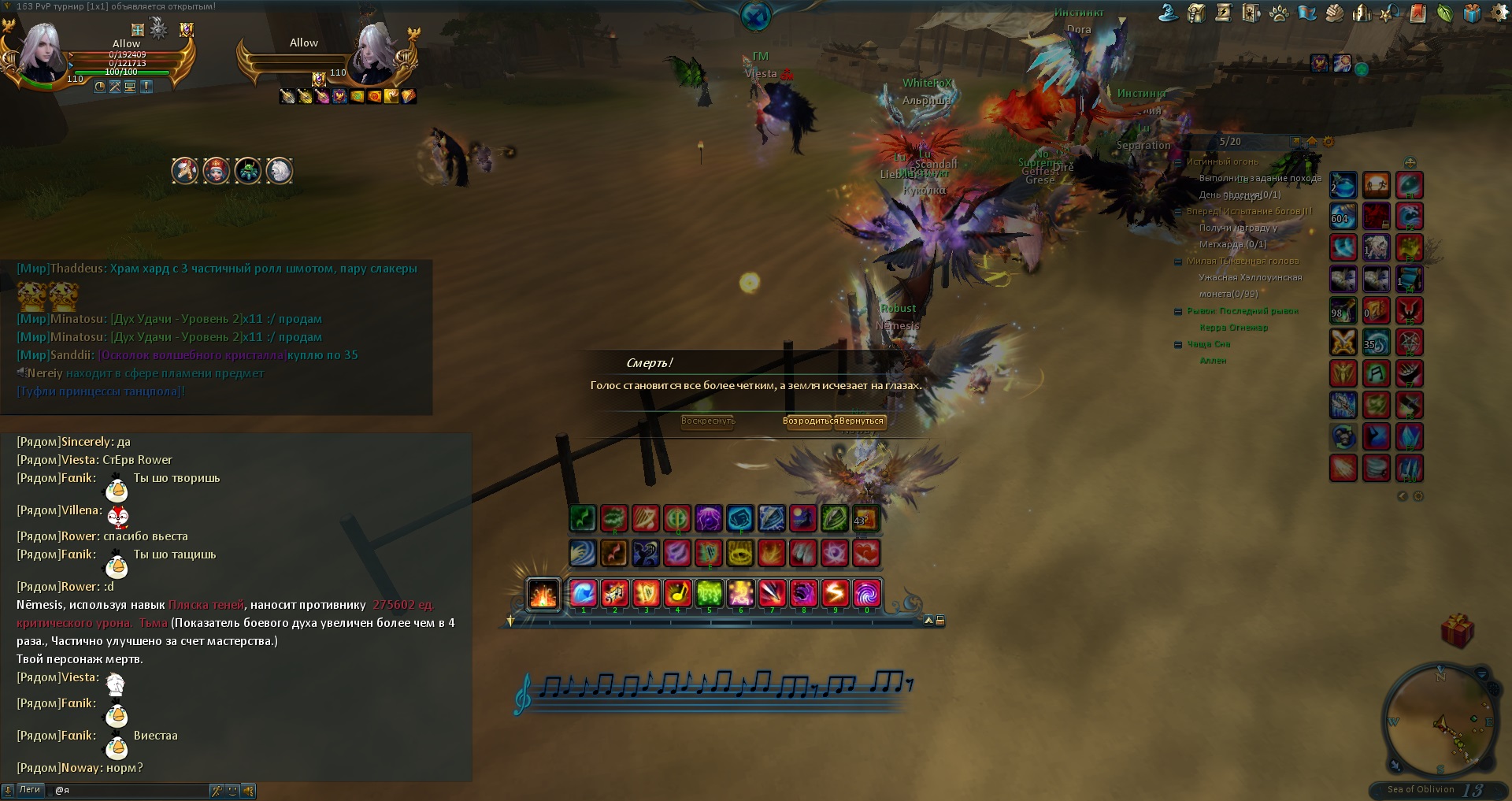Open the pet paw print menu
Image resolution: width=1512 pixels, height=801 pixels.
pos(1280,13)
